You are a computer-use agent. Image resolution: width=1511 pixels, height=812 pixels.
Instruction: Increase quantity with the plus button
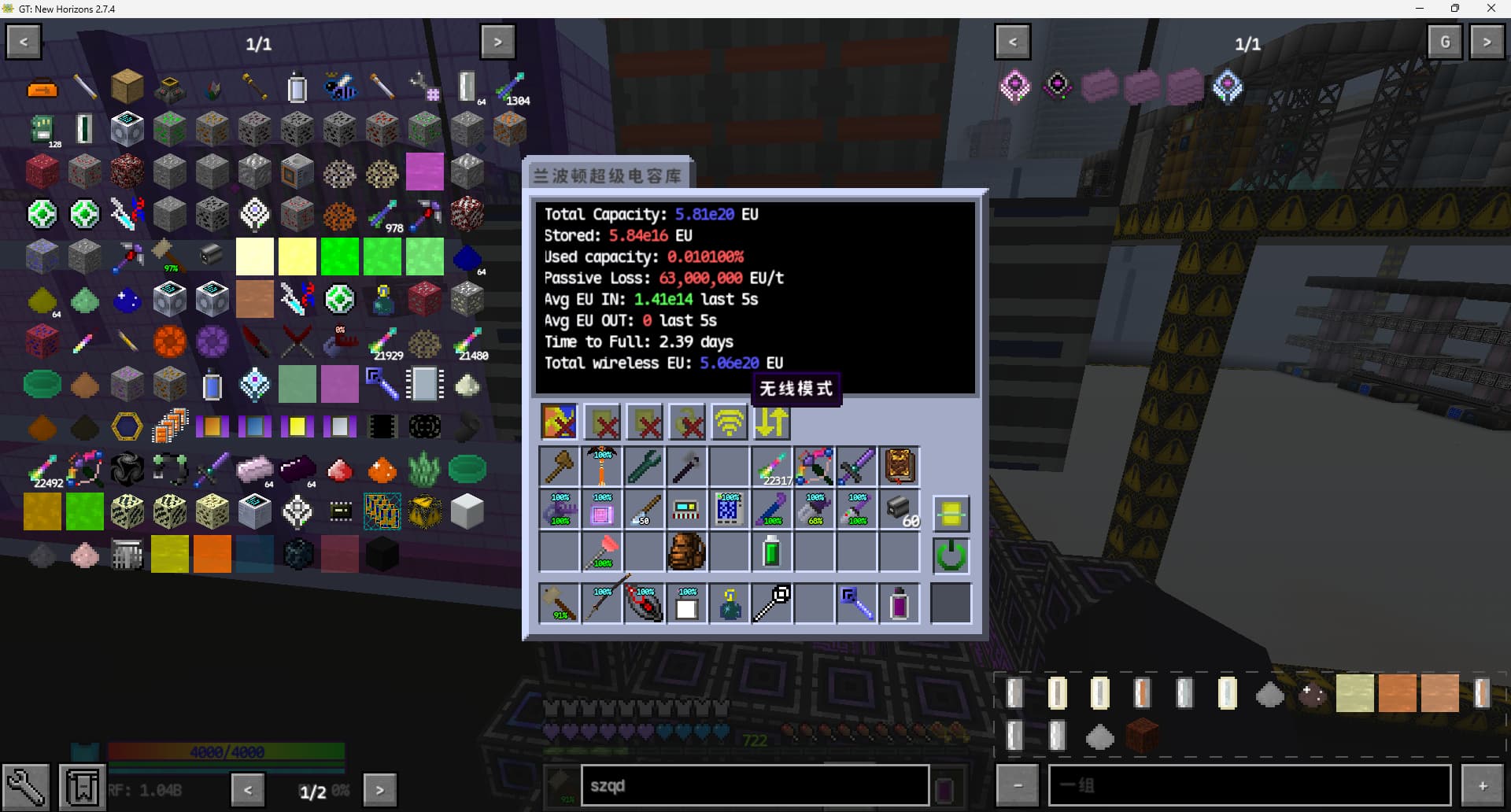1482,785
